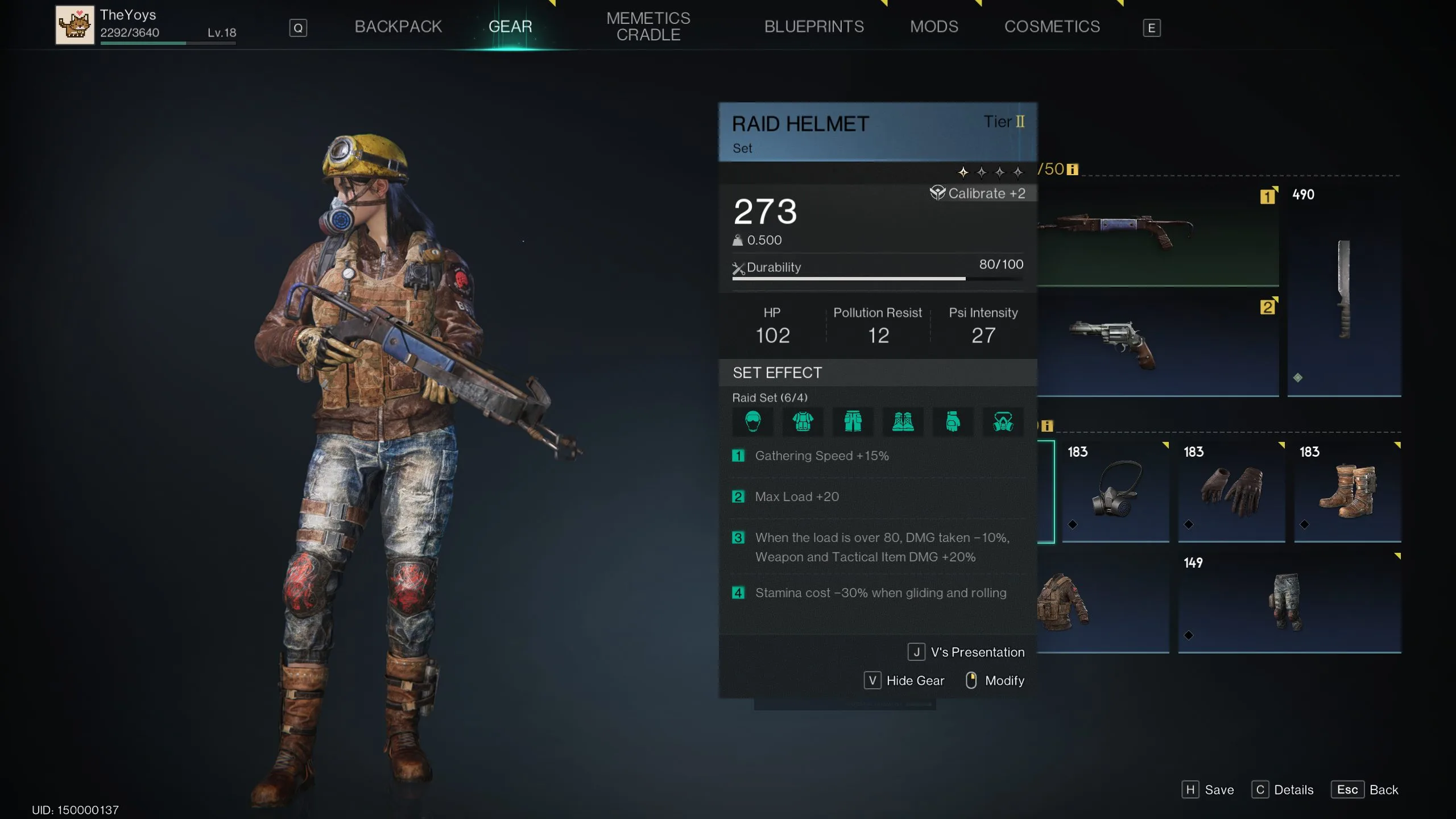Open the gear Details view
This screenshot has height=819, width=1456.
coord(1283,789)
